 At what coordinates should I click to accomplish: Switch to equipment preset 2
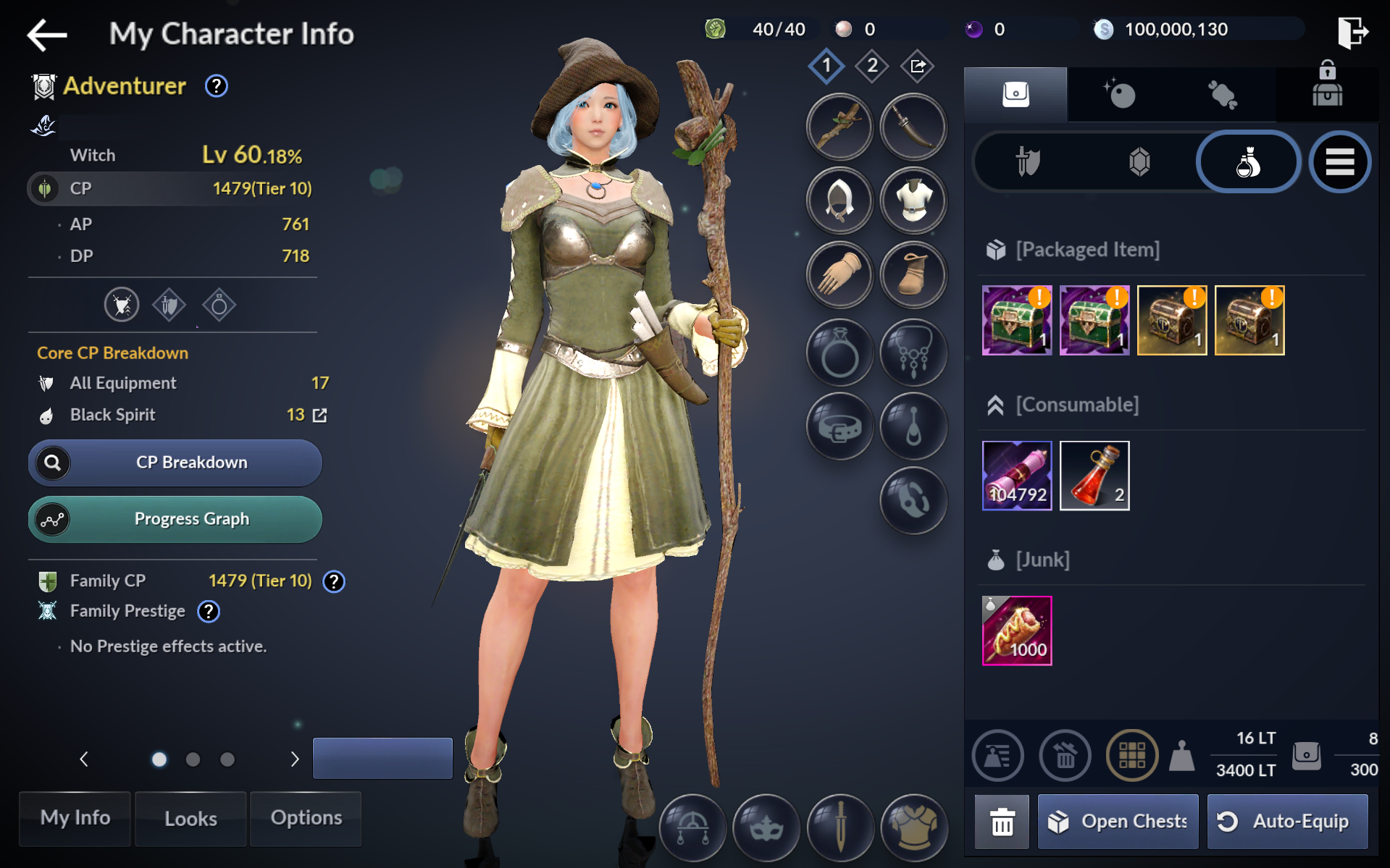872,66
